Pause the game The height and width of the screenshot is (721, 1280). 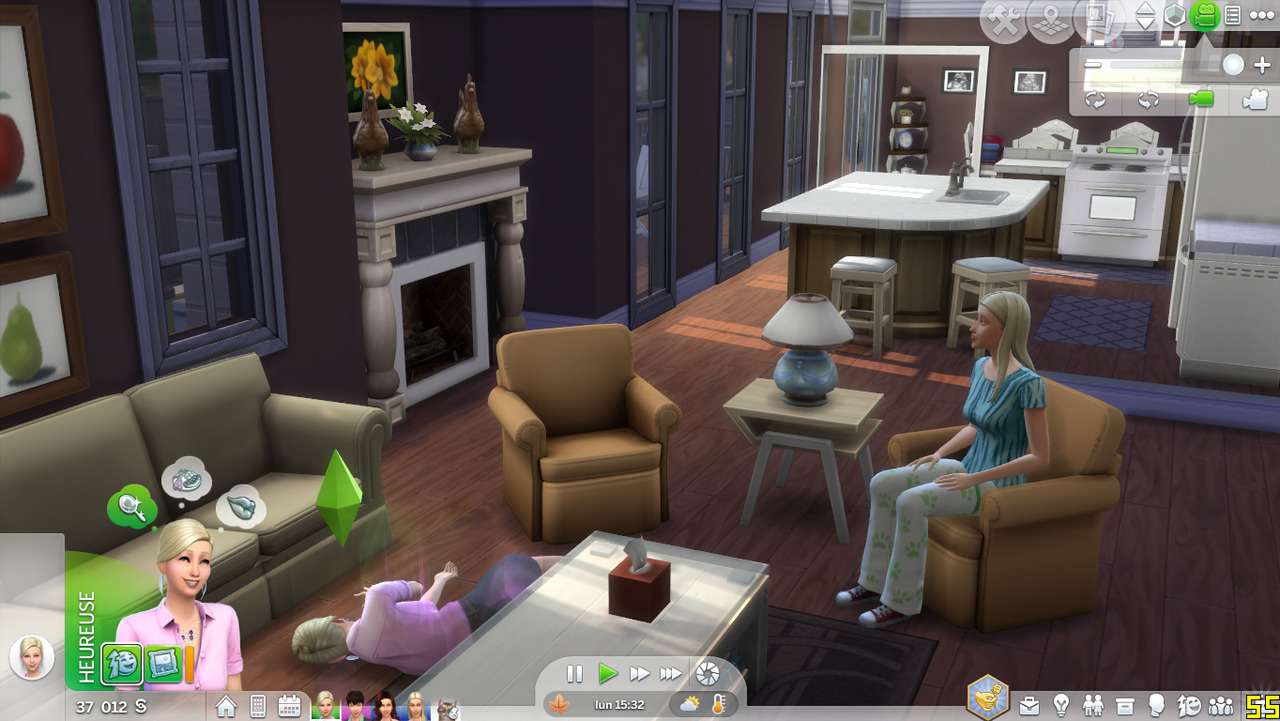(x=575, y=674)
